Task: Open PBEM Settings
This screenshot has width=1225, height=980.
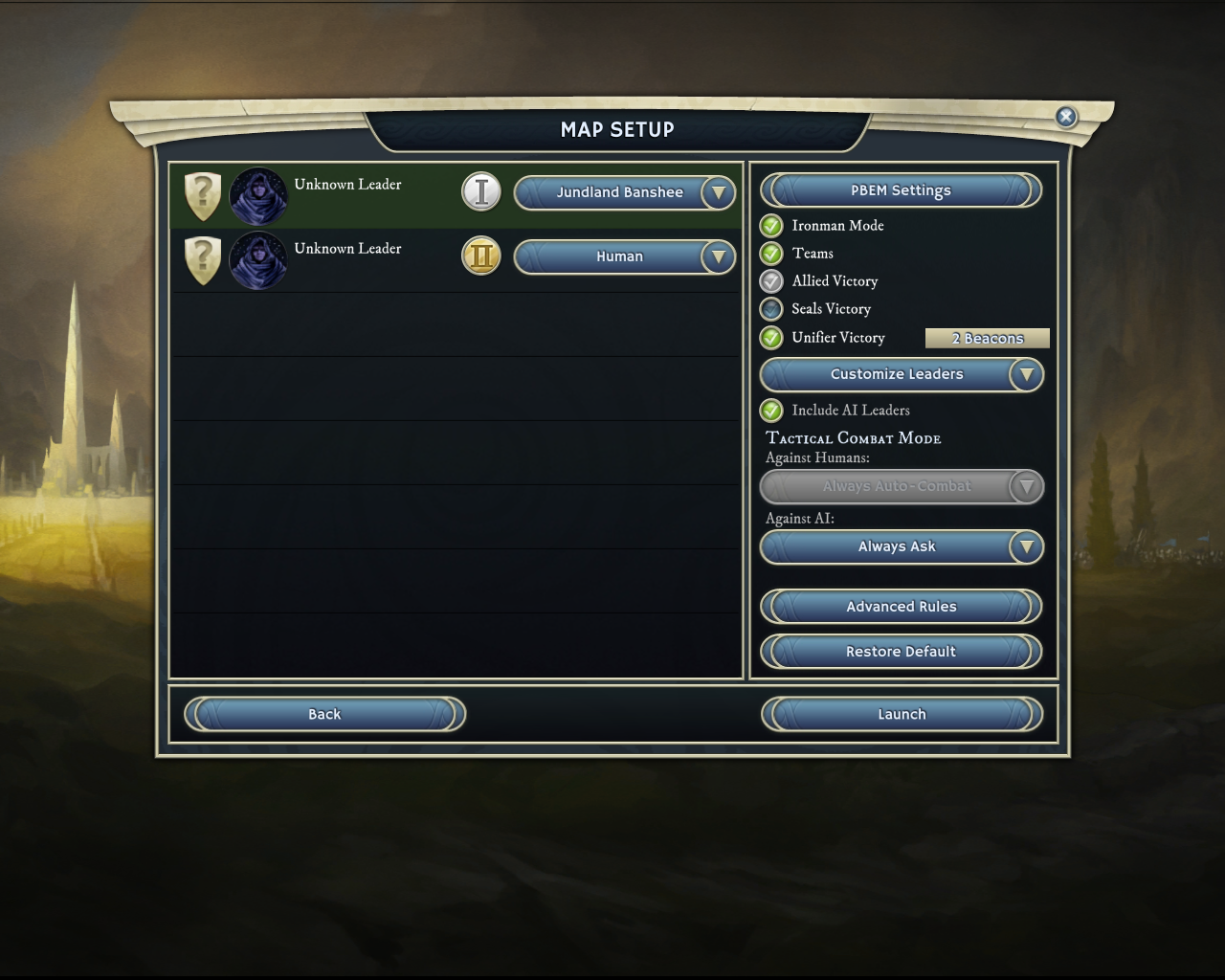Action: [x=901, y=190]
